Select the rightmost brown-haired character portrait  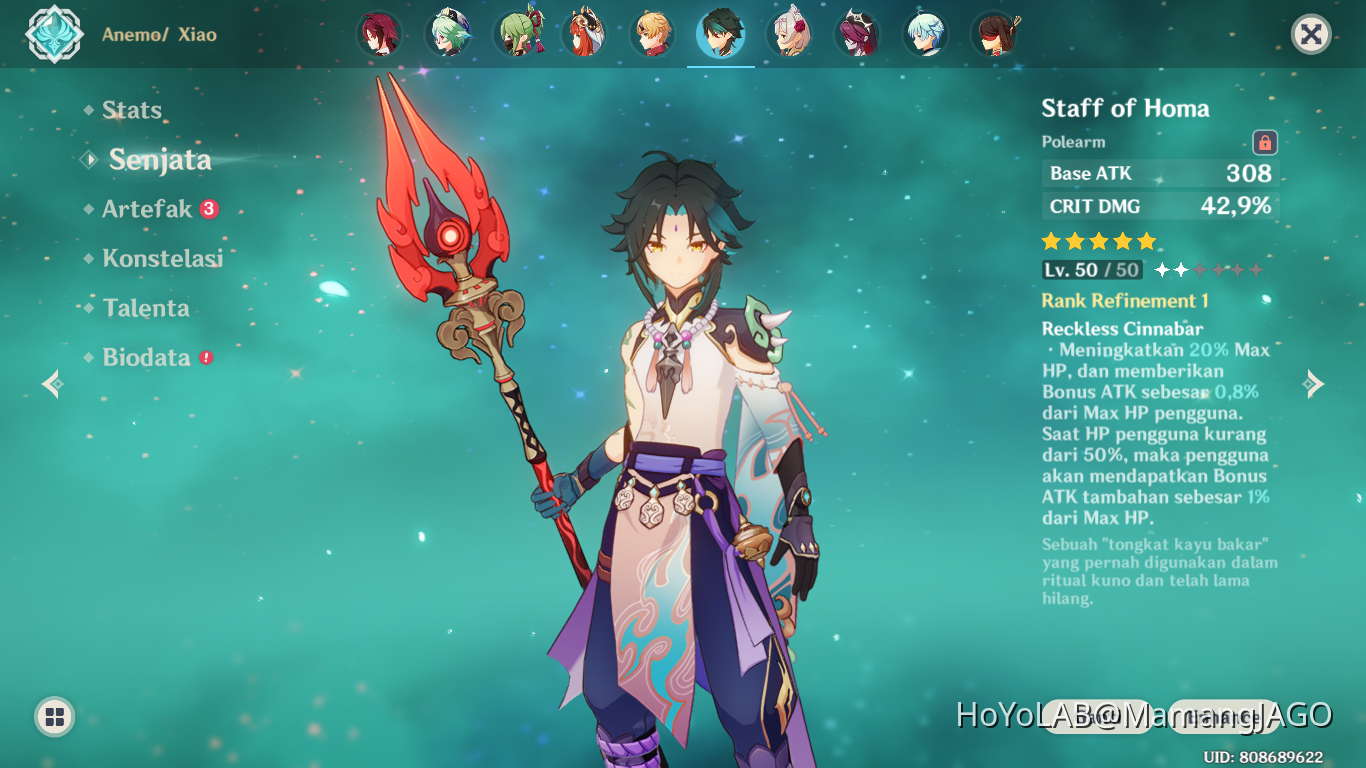click(995, 32)
